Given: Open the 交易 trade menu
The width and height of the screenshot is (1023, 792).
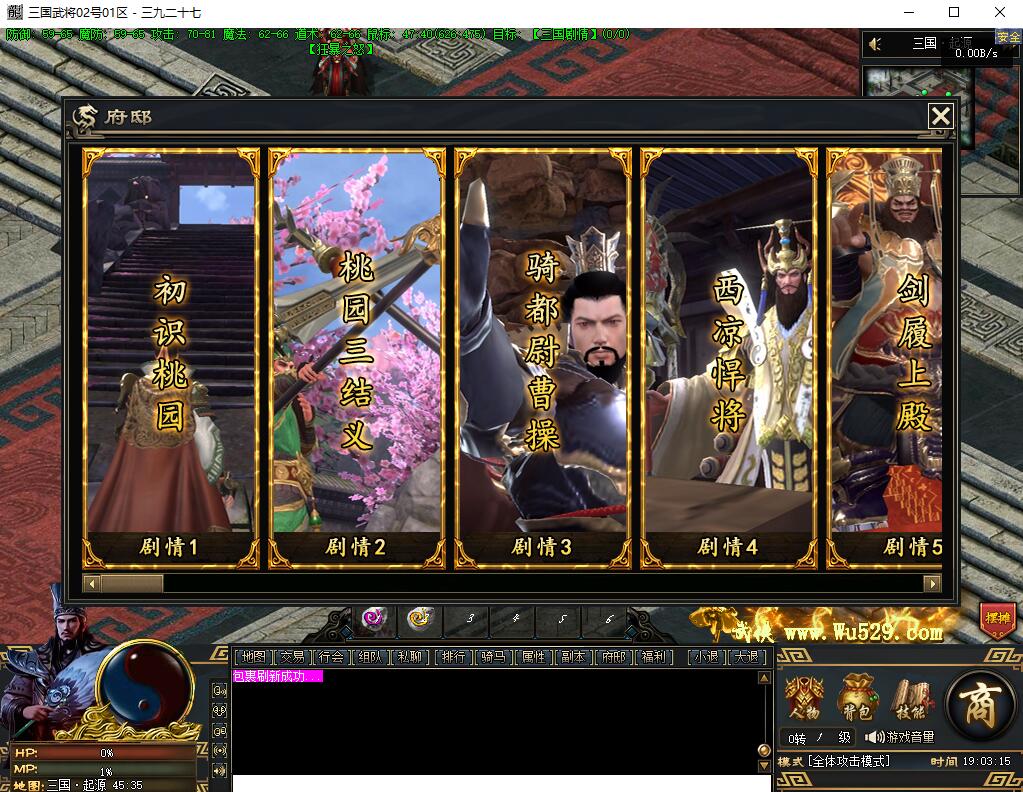Looking at the screenshot, I should point(292,657).
